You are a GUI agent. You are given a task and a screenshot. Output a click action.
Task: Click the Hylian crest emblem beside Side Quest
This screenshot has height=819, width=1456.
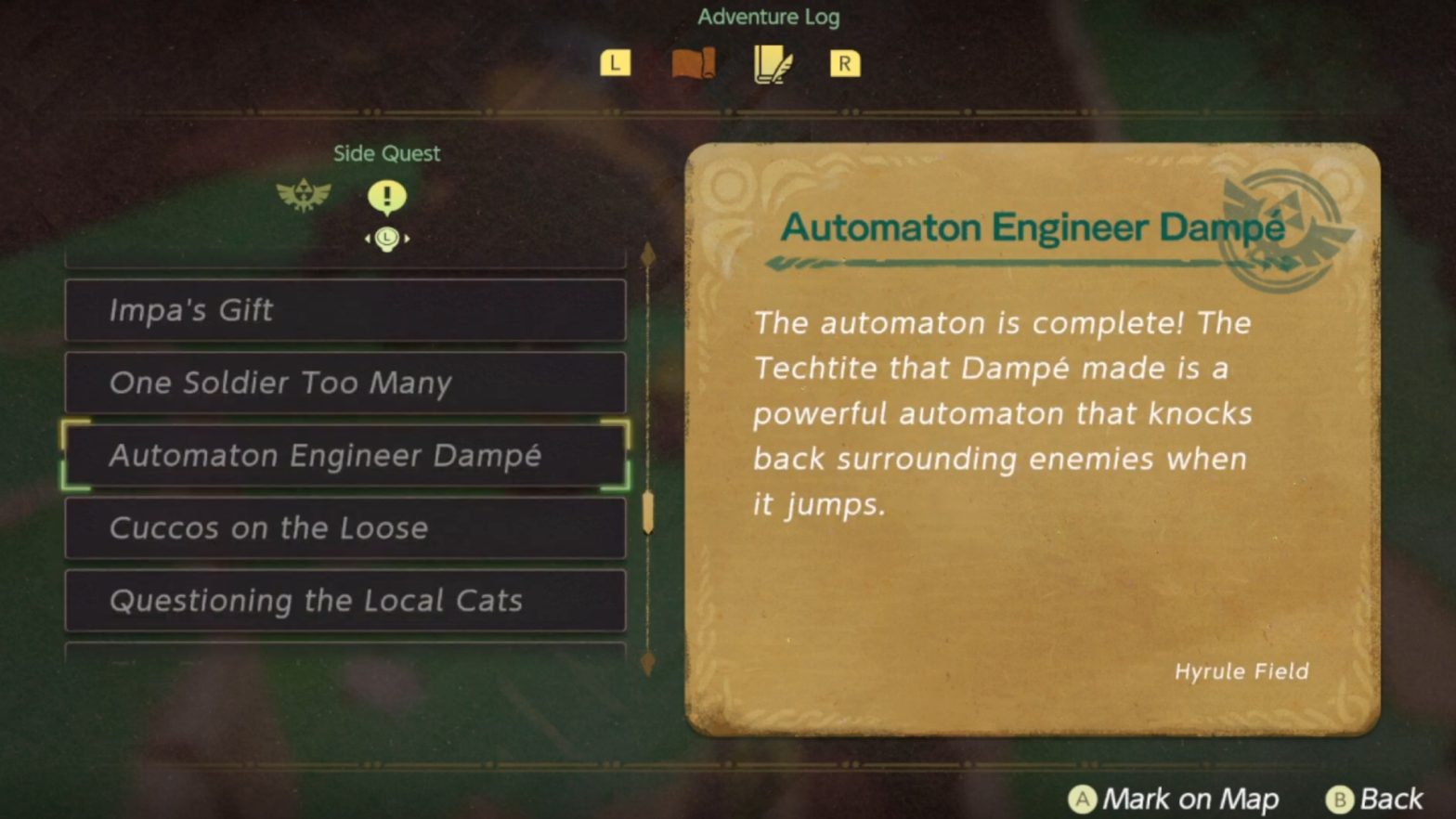(305, 195)
